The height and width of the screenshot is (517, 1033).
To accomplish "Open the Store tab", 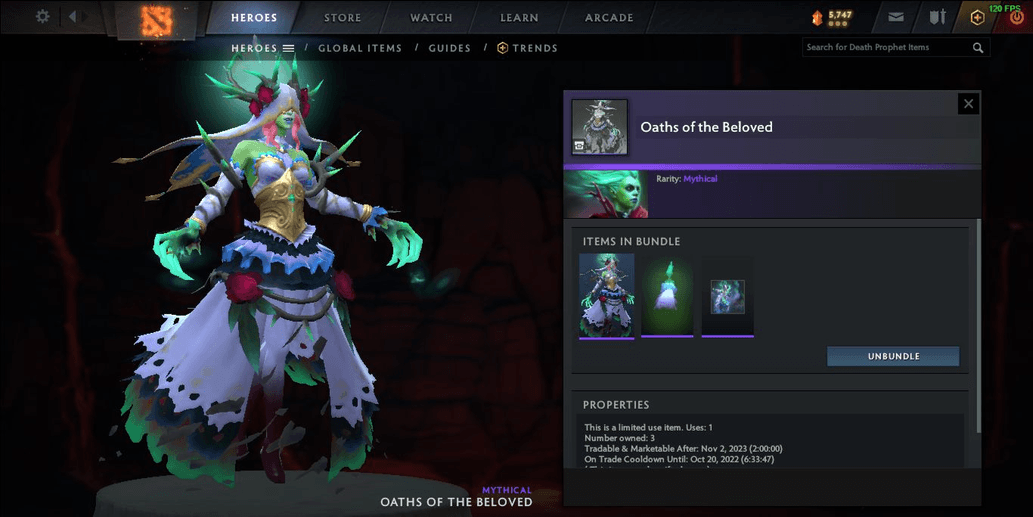I will click(x=343, y=18).
